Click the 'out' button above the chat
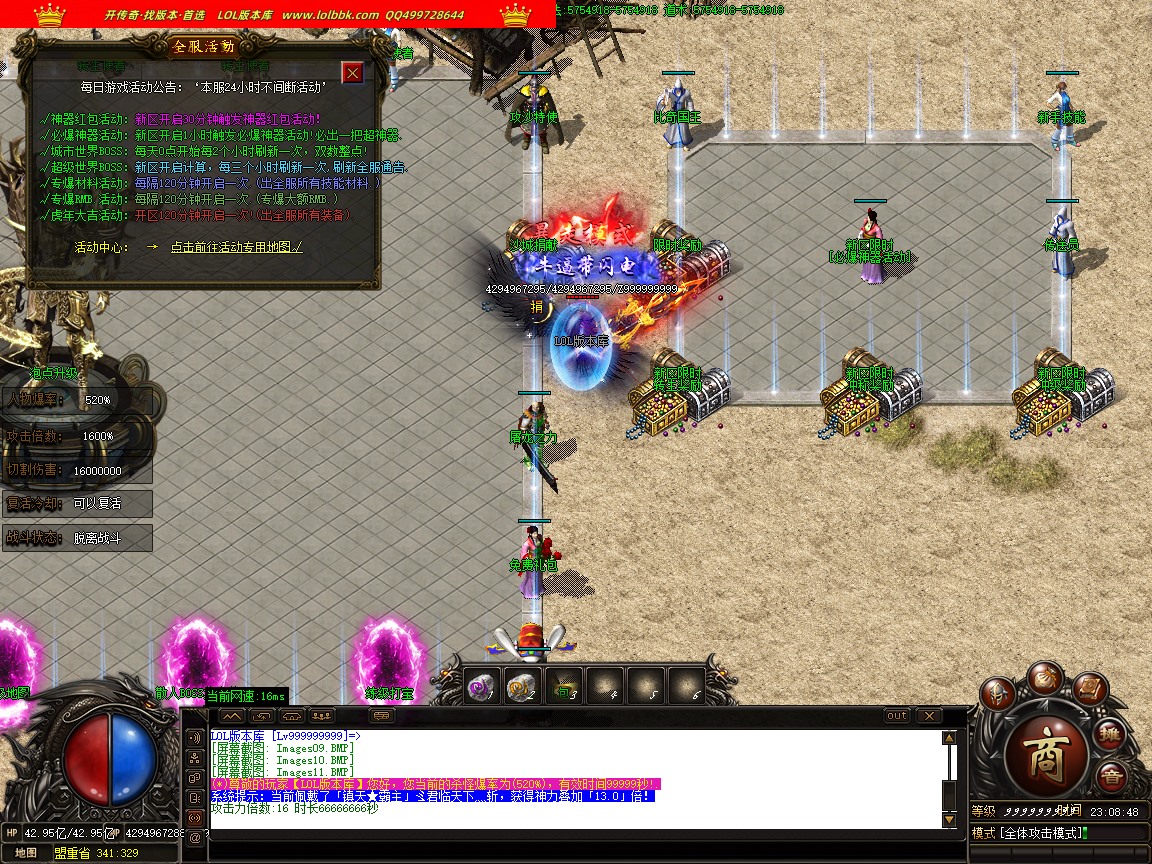The width and height of the screenshot is (1152, 864). pos(897,716)
